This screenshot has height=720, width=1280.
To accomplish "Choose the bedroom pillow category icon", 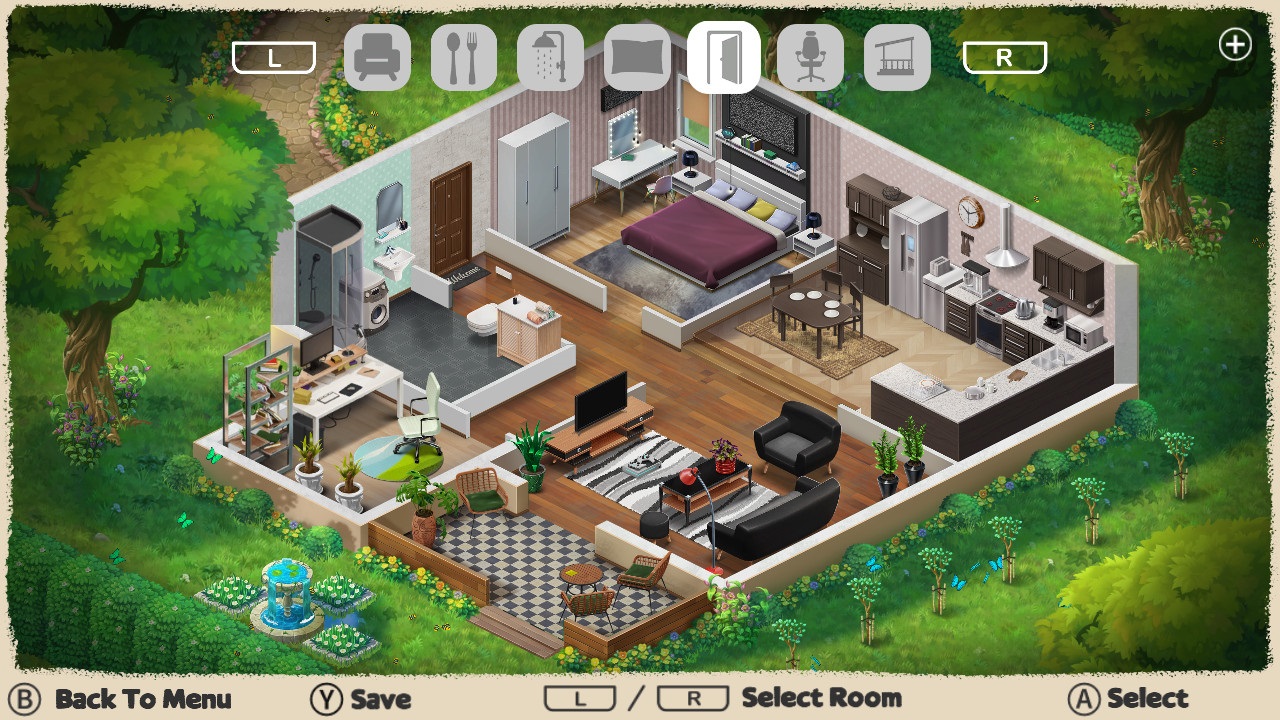I will click(638, 57).
